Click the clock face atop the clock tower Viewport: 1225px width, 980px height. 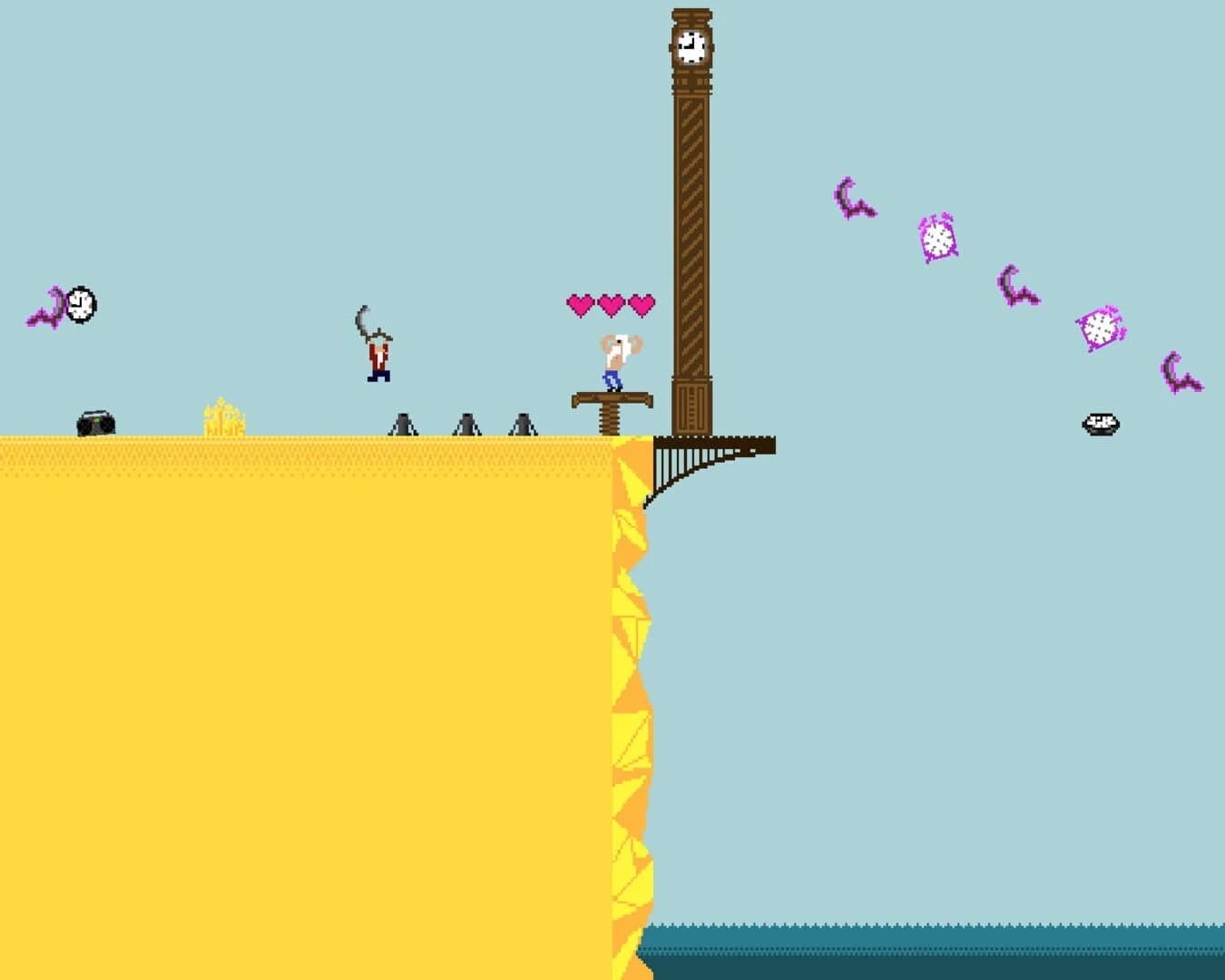(691, 47)
